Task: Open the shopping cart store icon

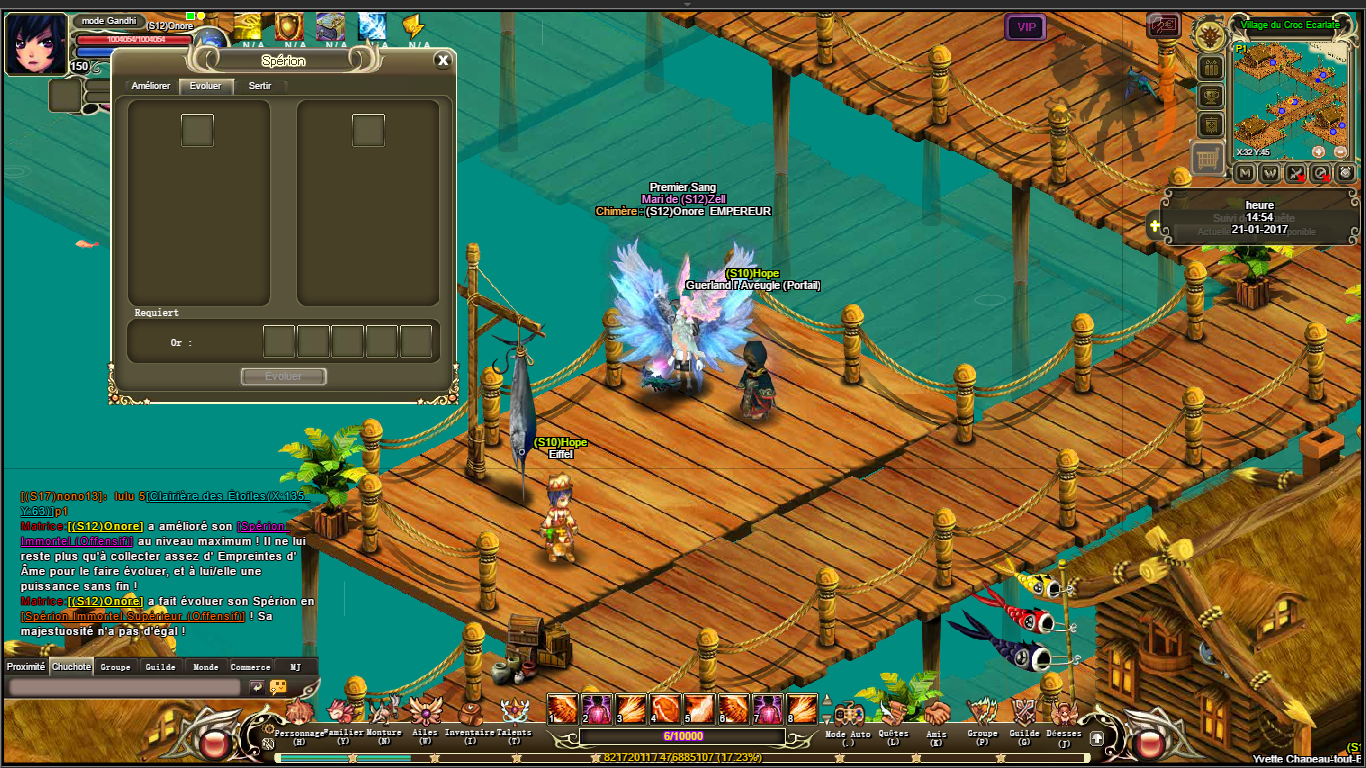Action: click(x=1210, y=158)
